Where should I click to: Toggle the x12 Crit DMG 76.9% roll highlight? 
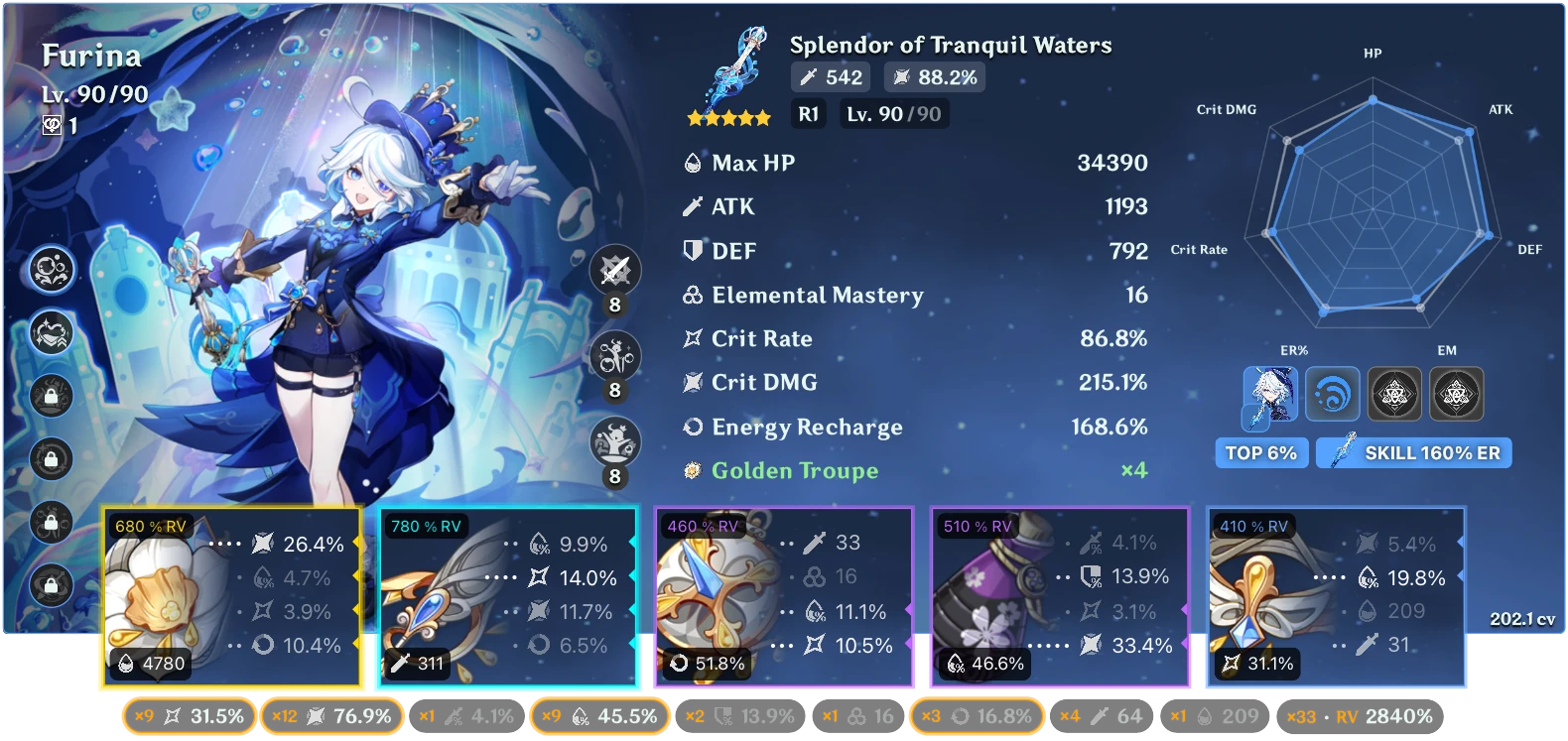(x=332, y=715)
